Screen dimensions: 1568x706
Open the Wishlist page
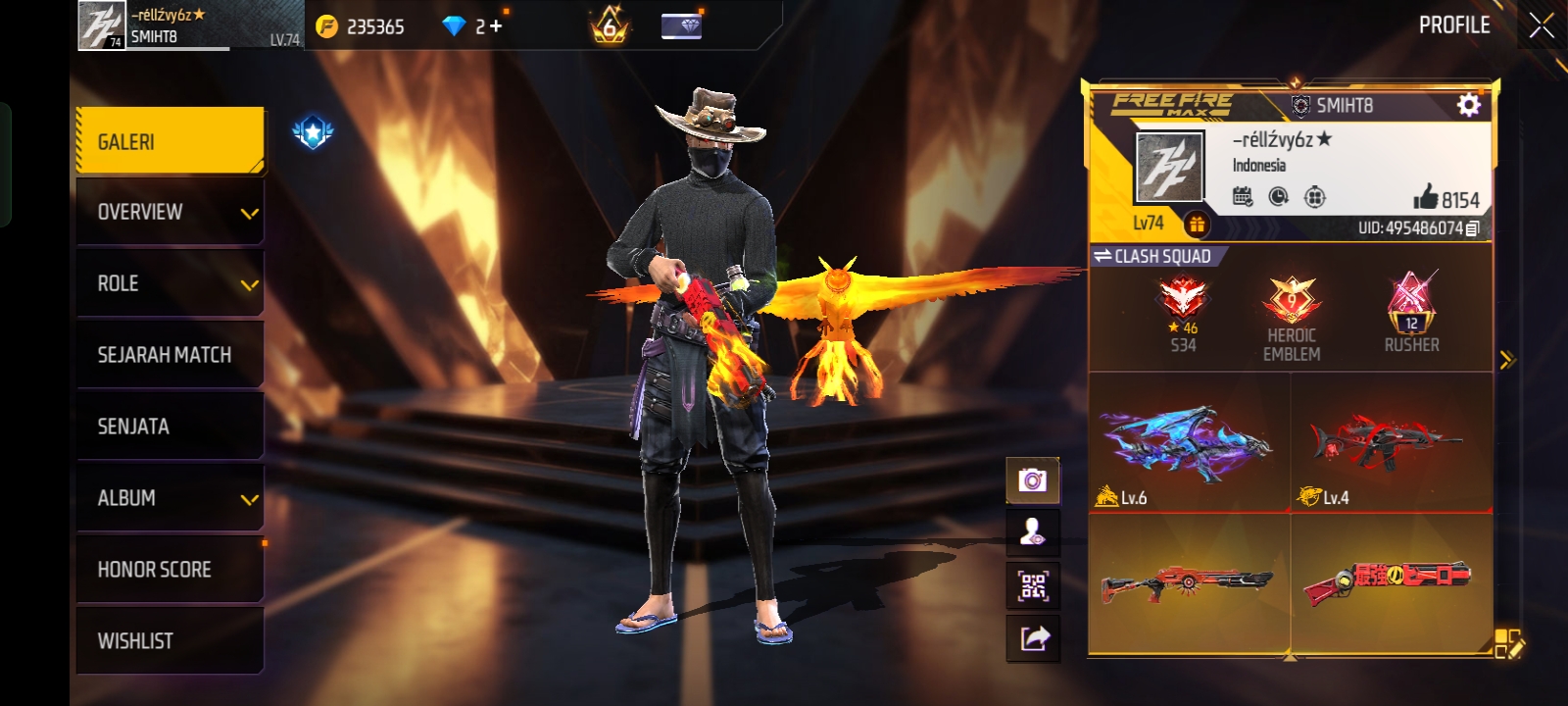(x=170, y=641)
